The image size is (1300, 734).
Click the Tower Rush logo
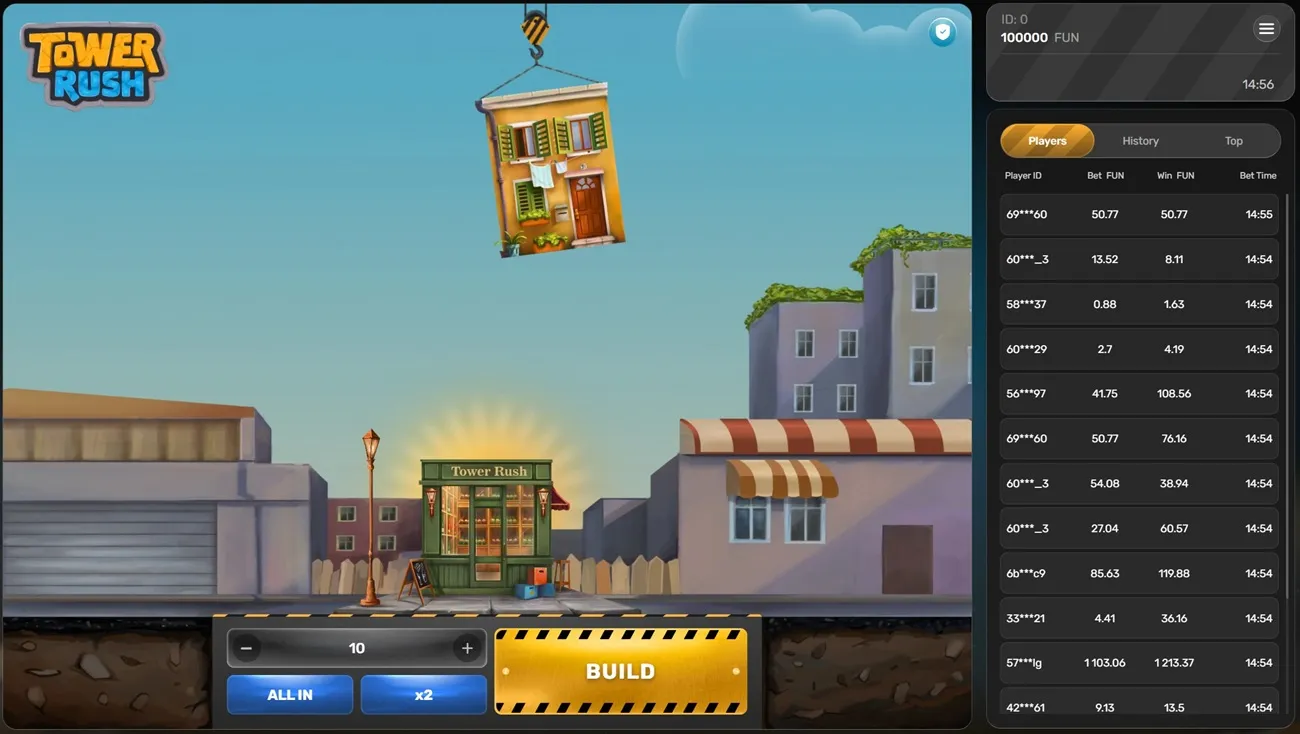pyautogui.click(x=92, y=63)
